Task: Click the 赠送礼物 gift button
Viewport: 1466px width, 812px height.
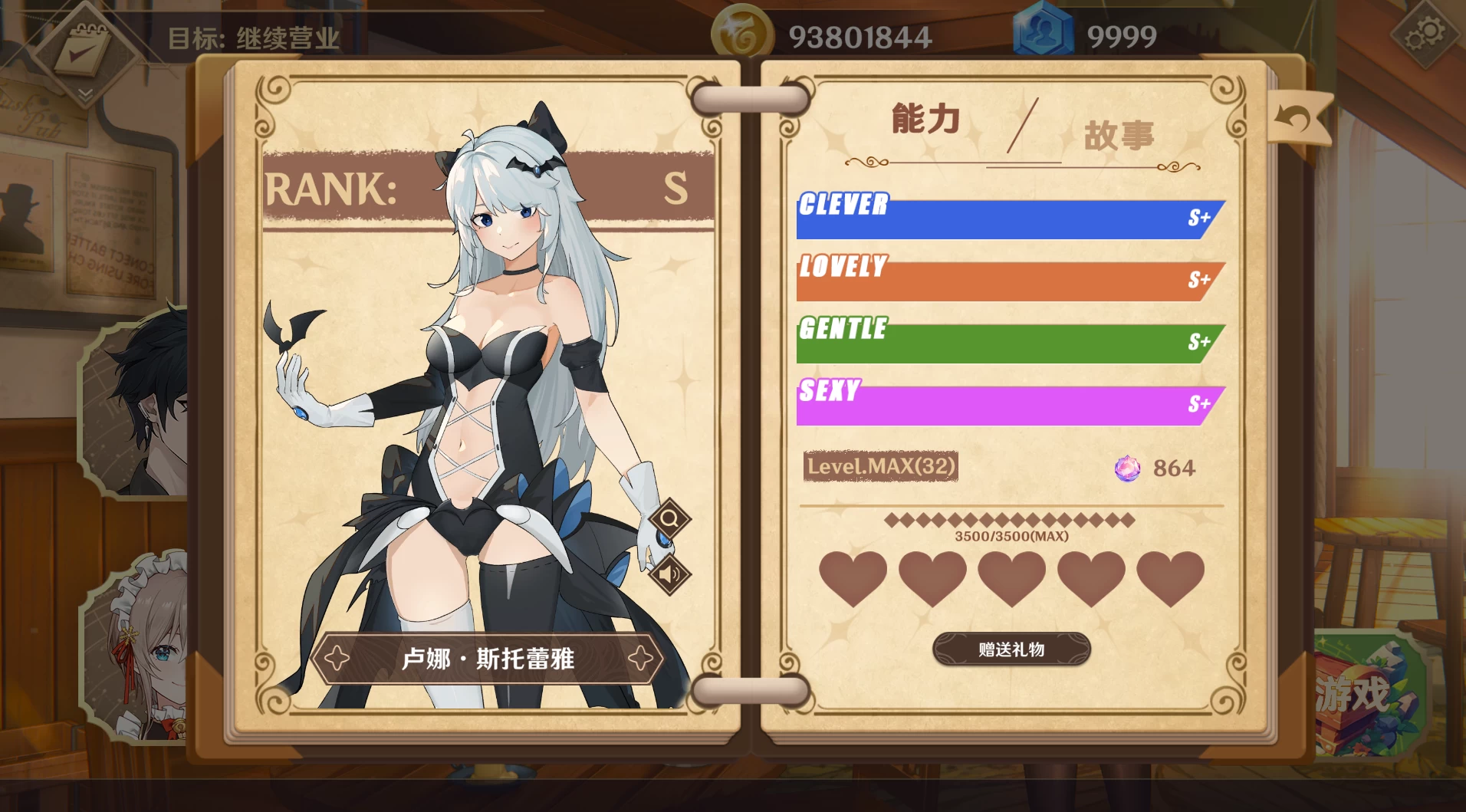Action: pyautogui.click(x=1011, y=649)
